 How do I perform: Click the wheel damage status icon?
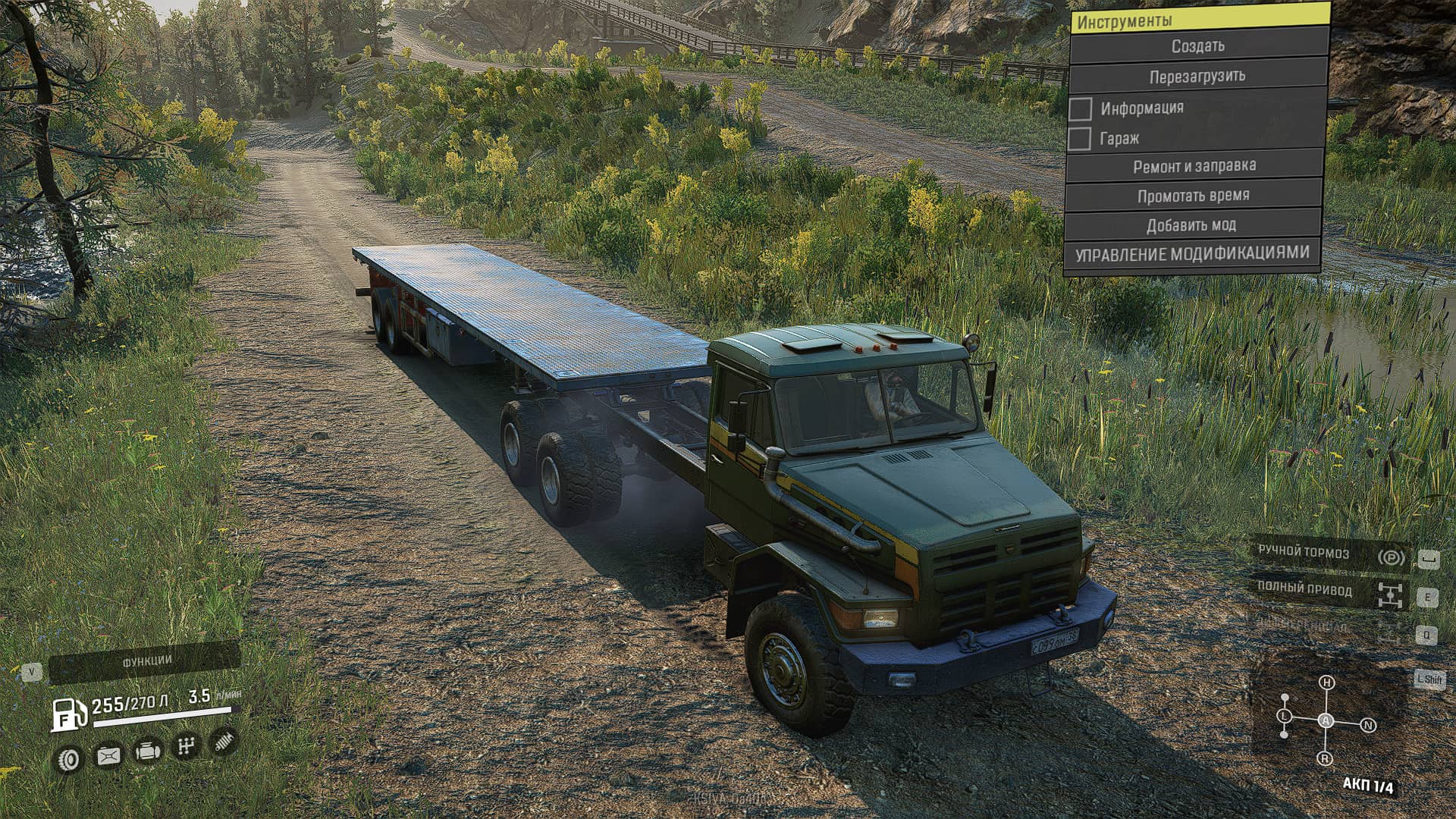click(70, 758)
